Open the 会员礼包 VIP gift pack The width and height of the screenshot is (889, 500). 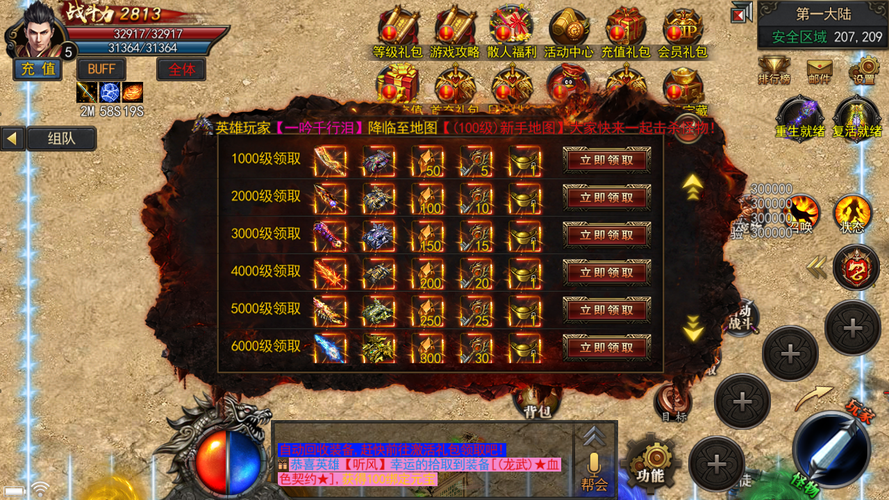[x=683, y=31]
